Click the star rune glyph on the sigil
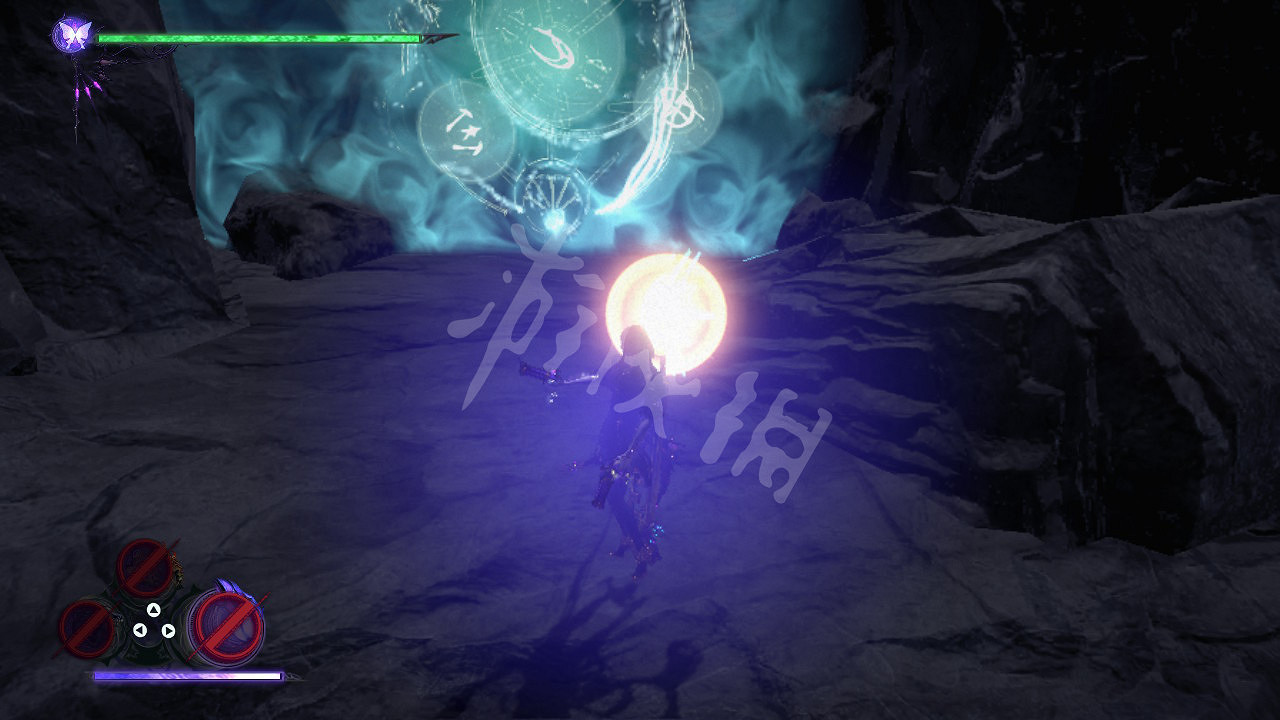 pos(467,130)
